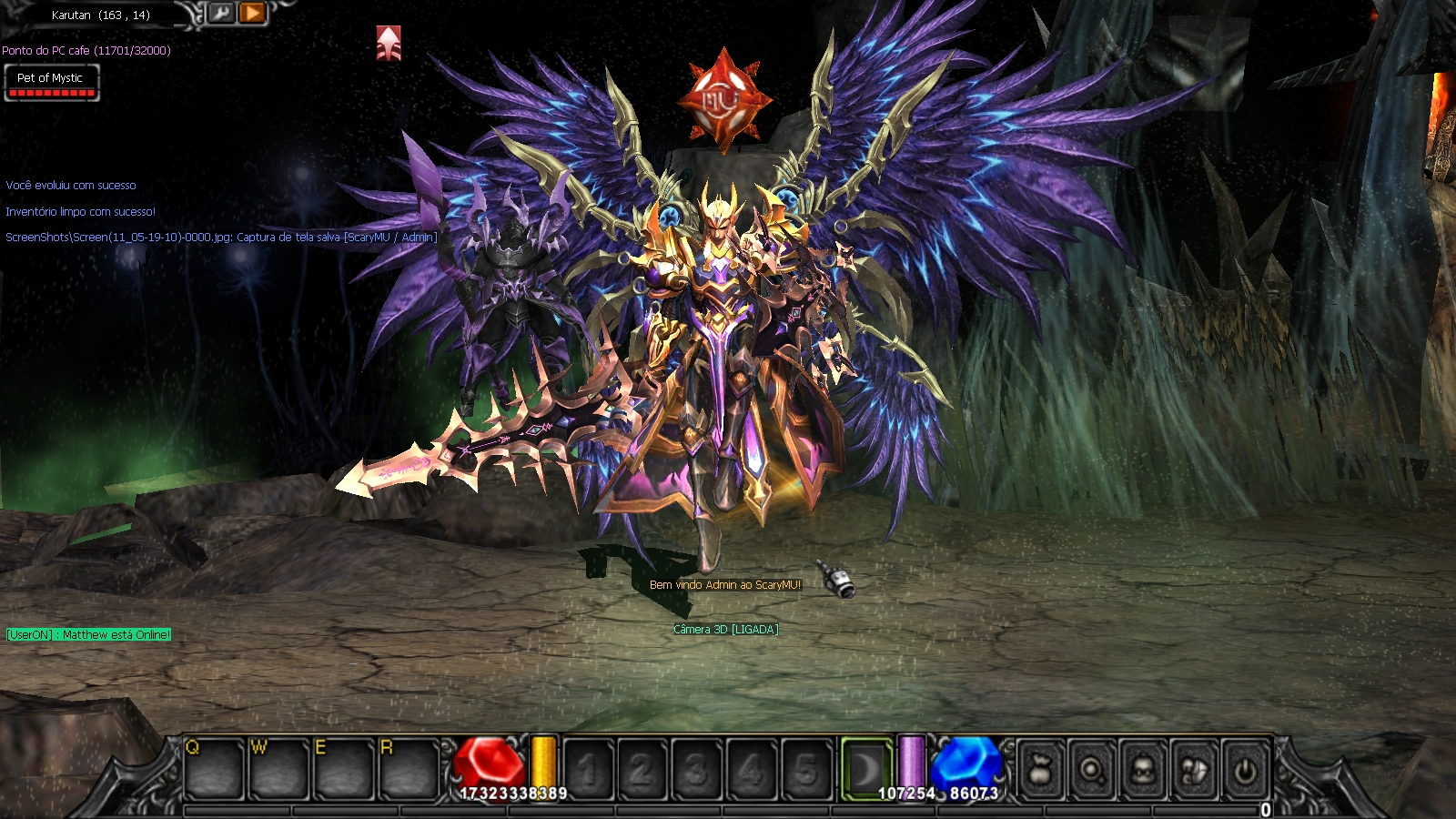Click the magnifying glass icon button
Screen dimensions: 1456x819
coord(1092,771)
